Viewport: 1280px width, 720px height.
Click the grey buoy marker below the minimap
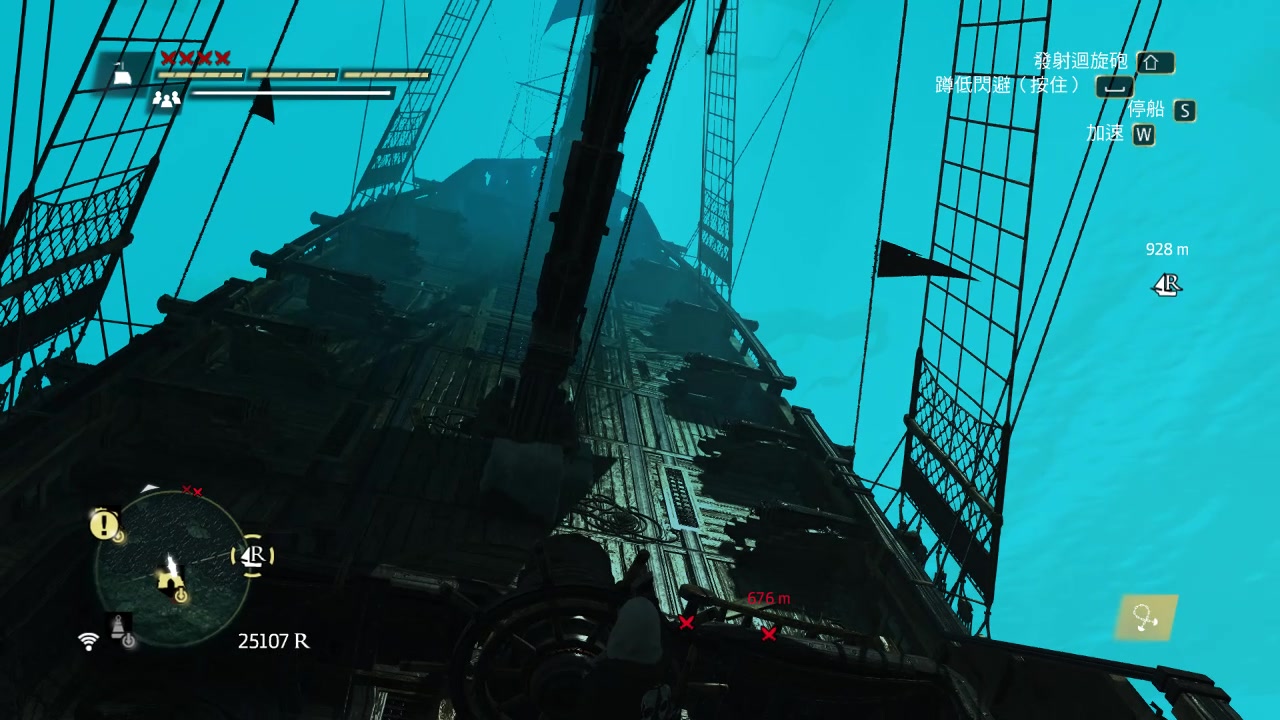[x=119, y=626]
